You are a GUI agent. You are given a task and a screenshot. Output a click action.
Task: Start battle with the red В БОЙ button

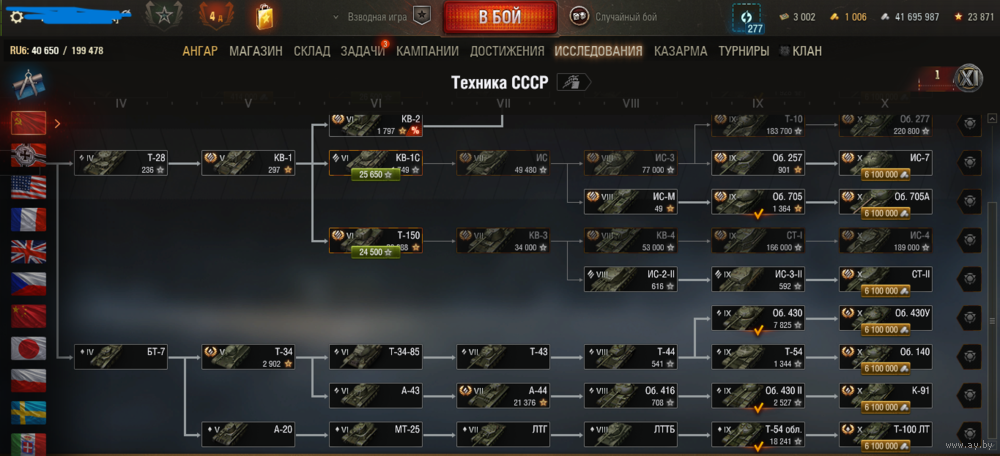pos(499,18)
